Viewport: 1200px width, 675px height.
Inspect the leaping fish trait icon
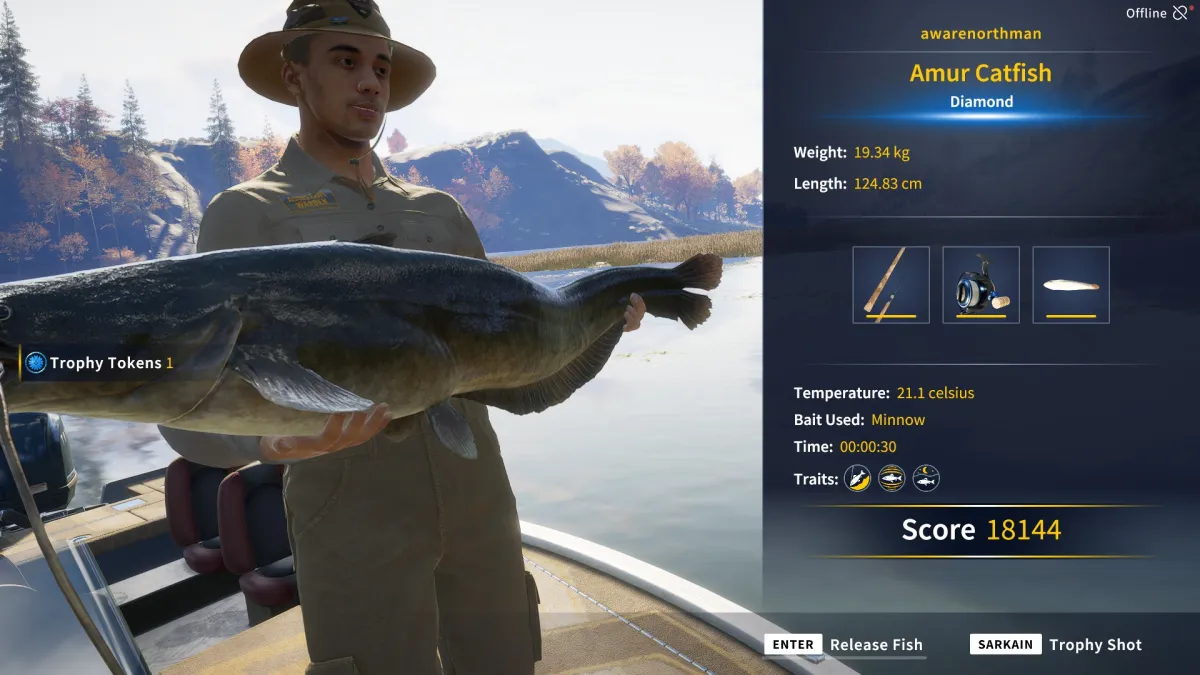[857, 479]
